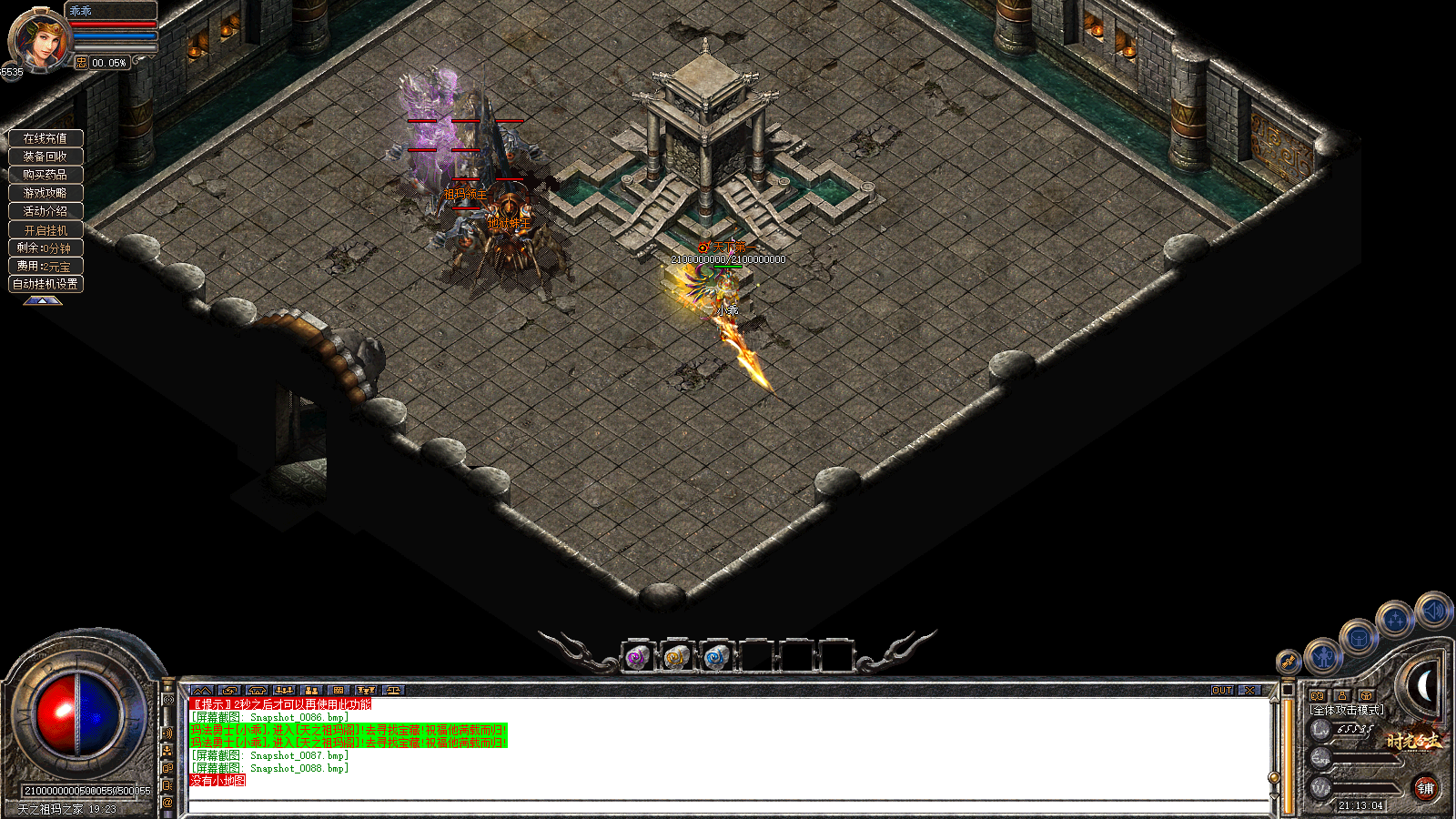Toggle the 全体攻击模式 attack mode
1456x819 pixels.
coord(1347,710)
